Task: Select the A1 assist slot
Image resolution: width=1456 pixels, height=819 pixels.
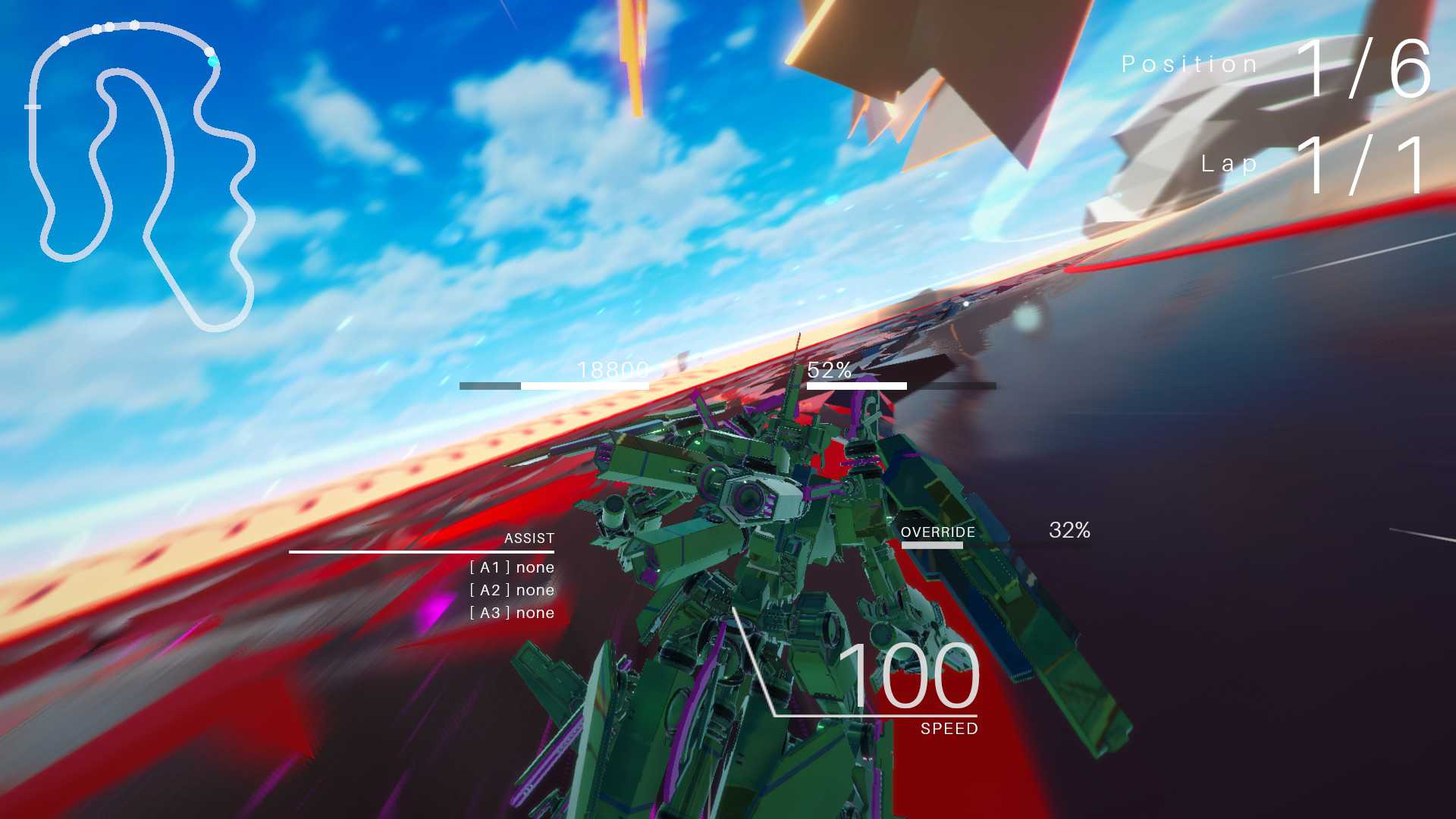Action: click(x=512, y=567)
